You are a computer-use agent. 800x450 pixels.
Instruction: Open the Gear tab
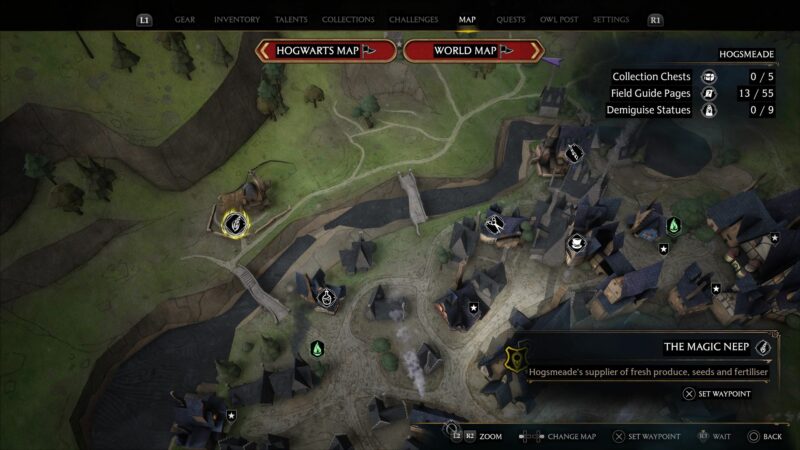coord(185,19)
